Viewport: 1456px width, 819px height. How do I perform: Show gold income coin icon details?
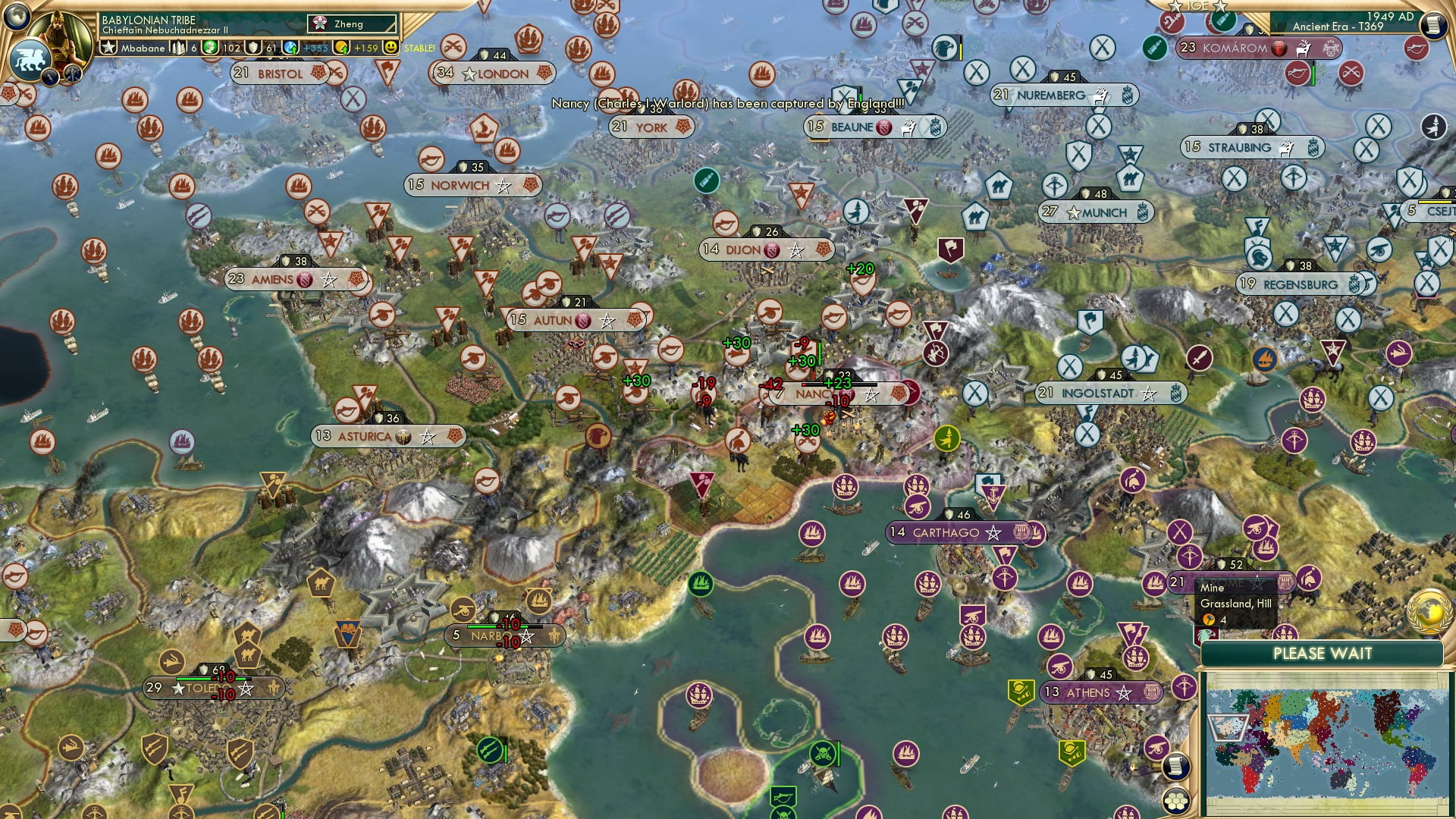tap(343, 48)
